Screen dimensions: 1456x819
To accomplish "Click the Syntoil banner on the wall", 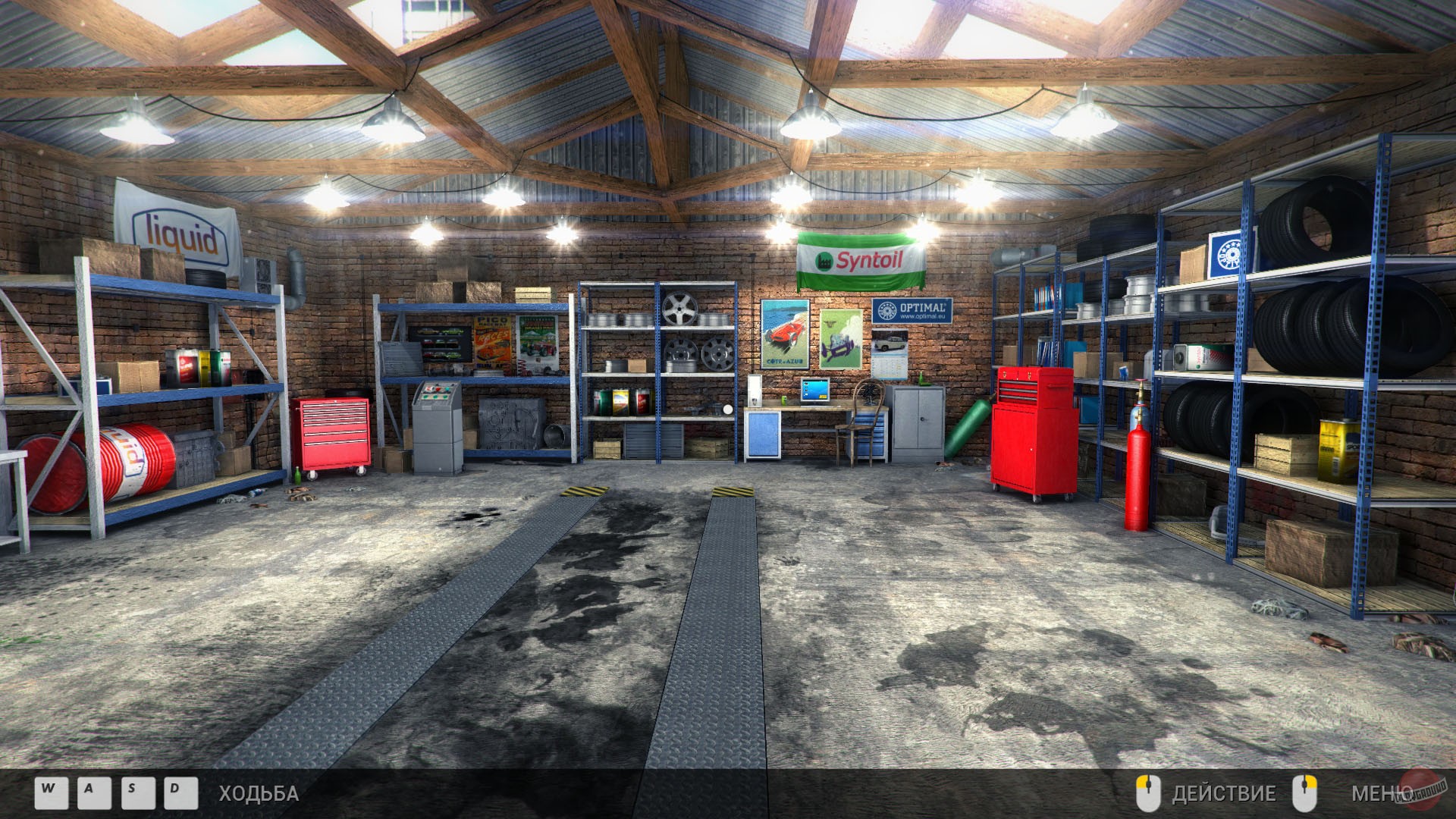I will tap(861, 261).
